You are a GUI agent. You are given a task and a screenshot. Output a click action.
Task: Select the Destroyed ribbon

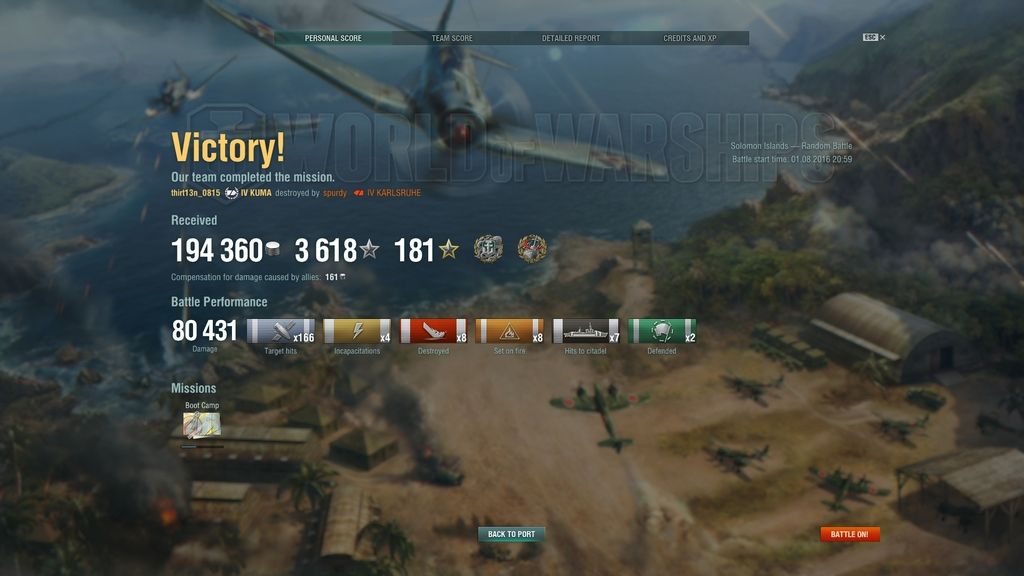(x=433, y=332)
